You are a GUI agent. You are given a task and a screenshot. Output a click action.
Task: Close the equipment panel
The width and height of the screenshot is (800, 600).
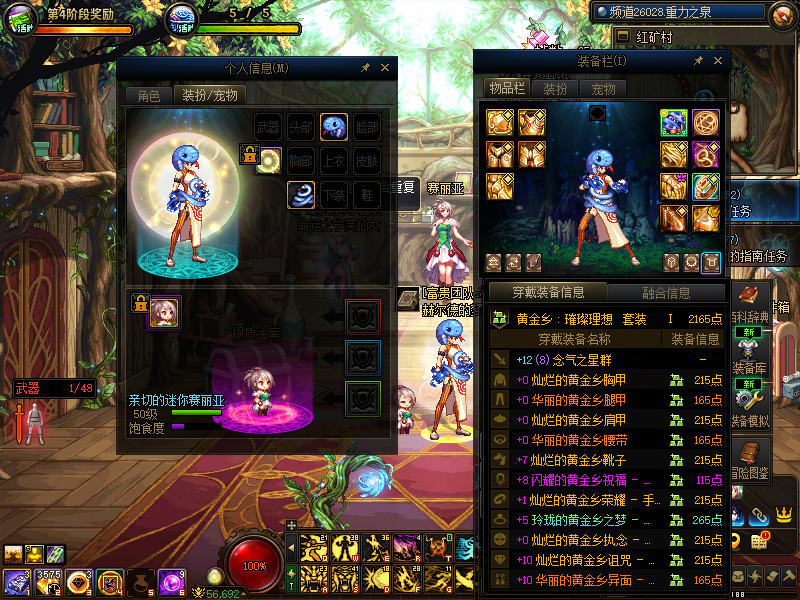(x=714, y=61)
